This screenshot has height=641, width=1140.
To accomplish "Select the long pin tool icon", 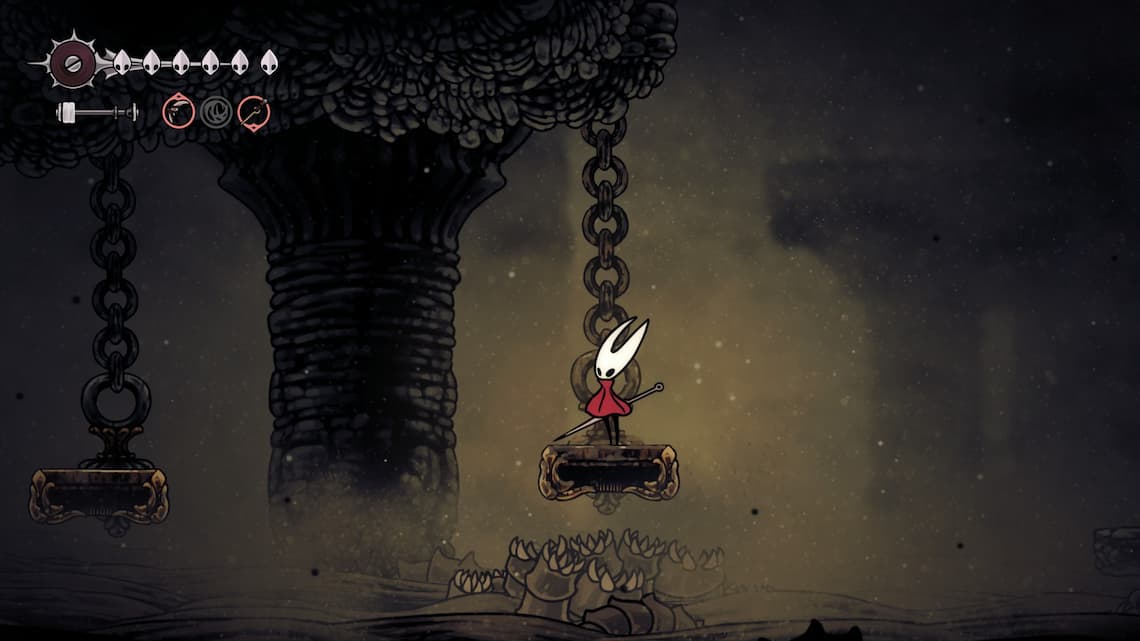I will [254, 112].
